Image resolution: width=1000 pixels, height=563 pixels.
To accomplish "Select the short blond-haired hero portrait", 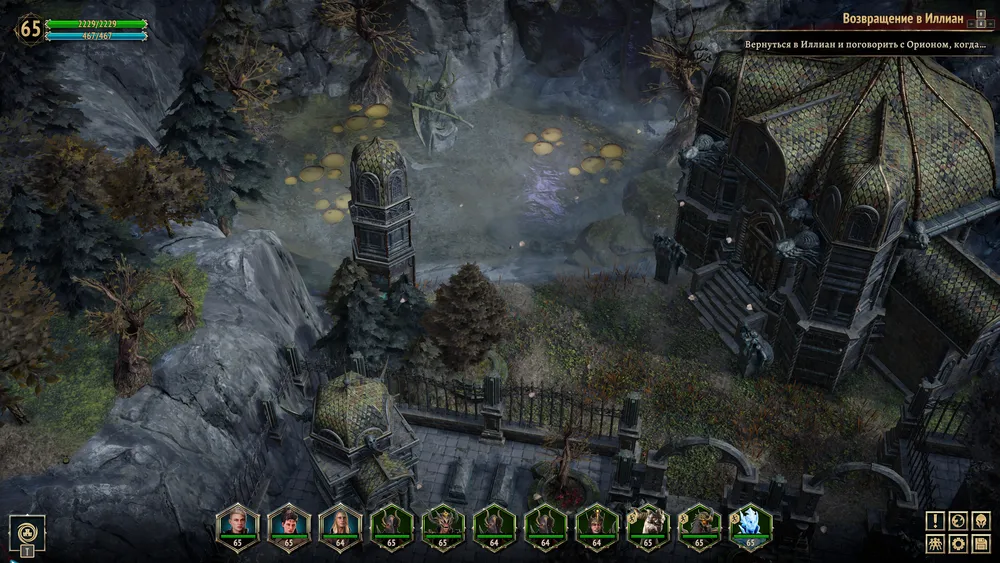I will [237, 524].
